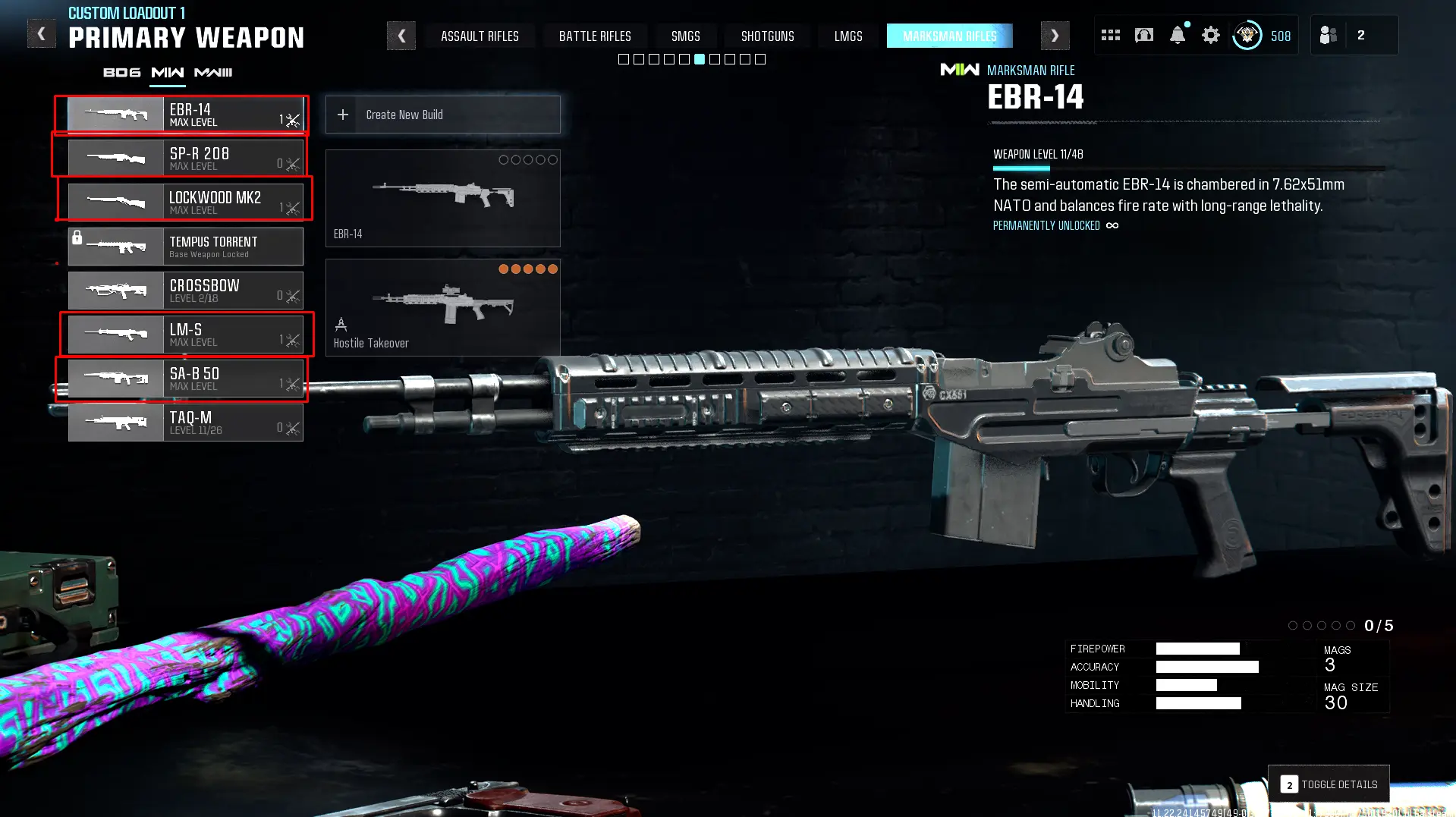Show the Shotguns category
Viewport: 1456px width, 817px height.
[767, 36]
